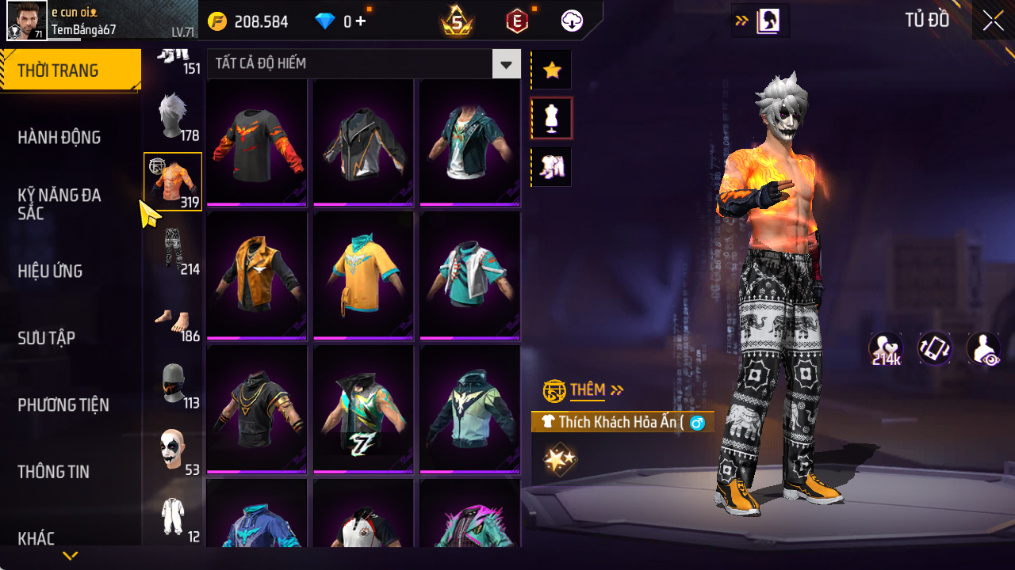Open the player profile avatar

coord(26,21)
